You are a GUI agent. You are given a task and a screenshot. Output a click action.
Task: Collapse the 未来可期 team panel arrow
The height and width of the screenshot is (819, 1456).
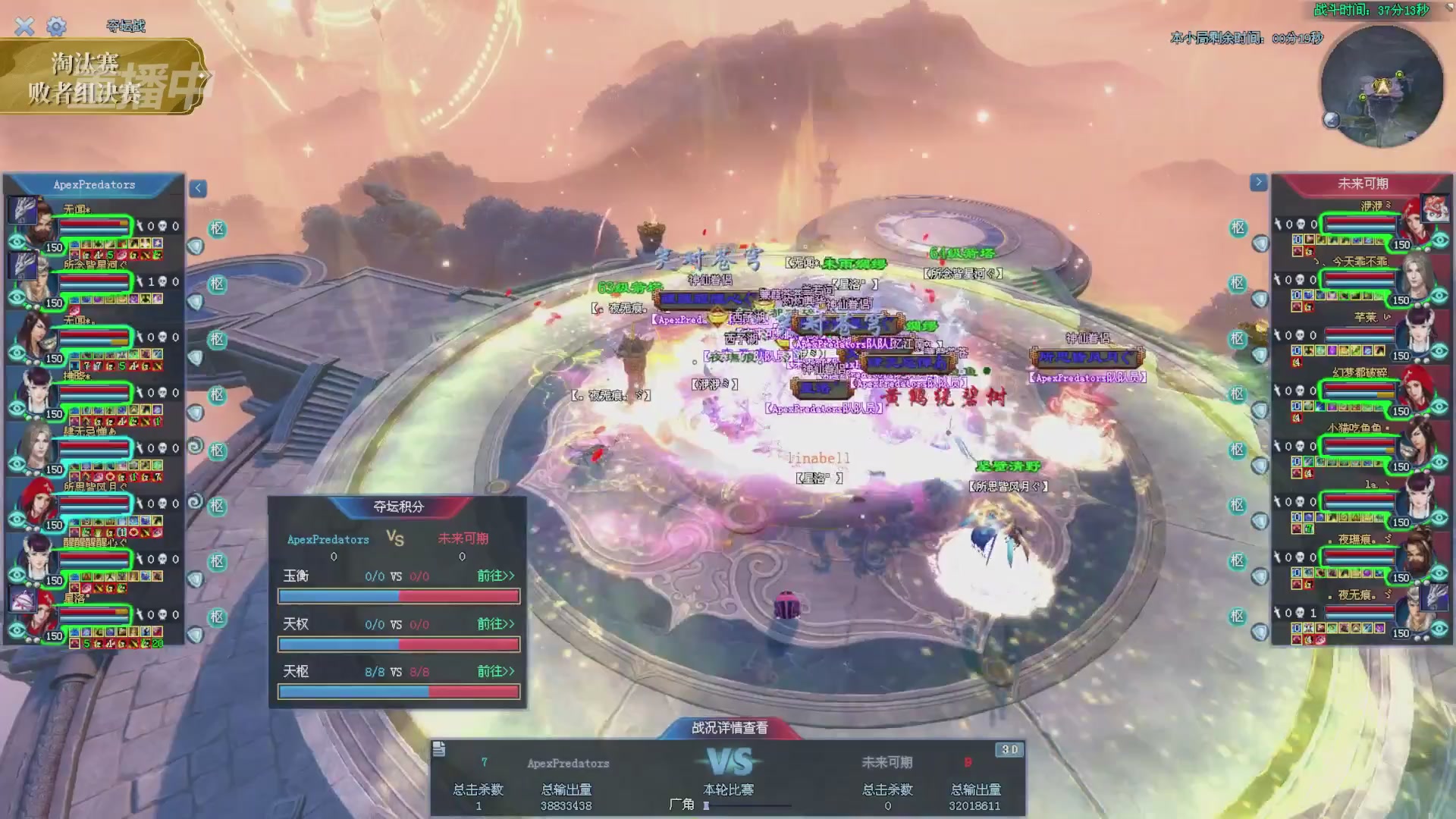(x=1258, y=182)
